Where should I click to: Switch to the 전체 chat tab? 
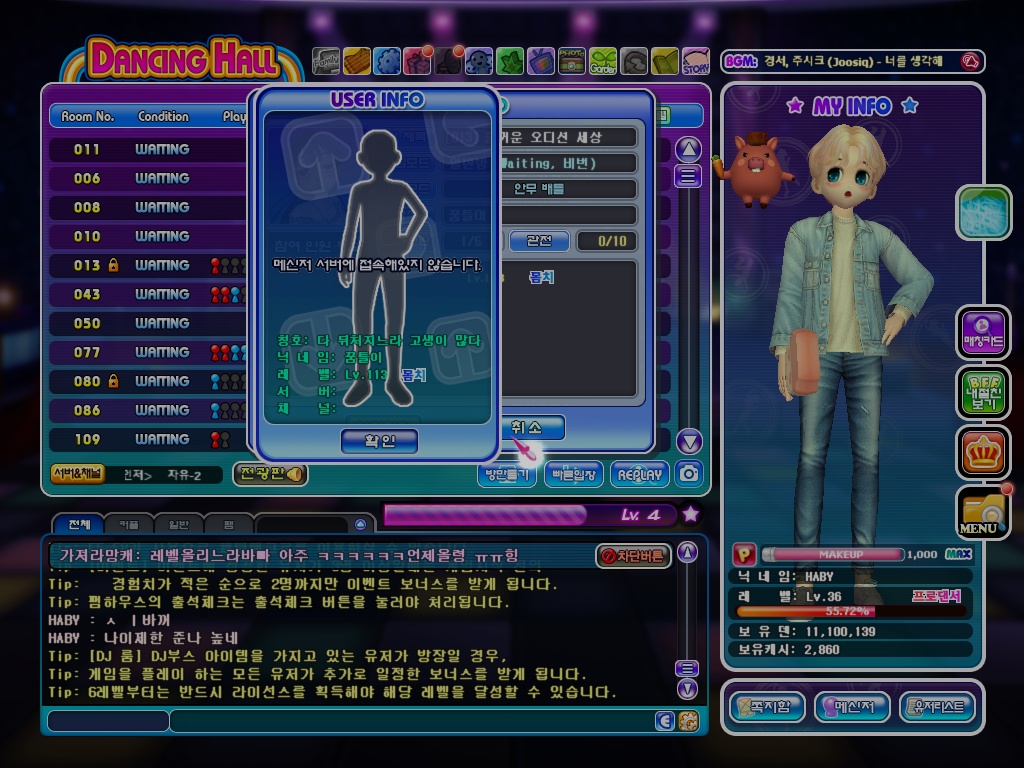[x=77, y=524]
